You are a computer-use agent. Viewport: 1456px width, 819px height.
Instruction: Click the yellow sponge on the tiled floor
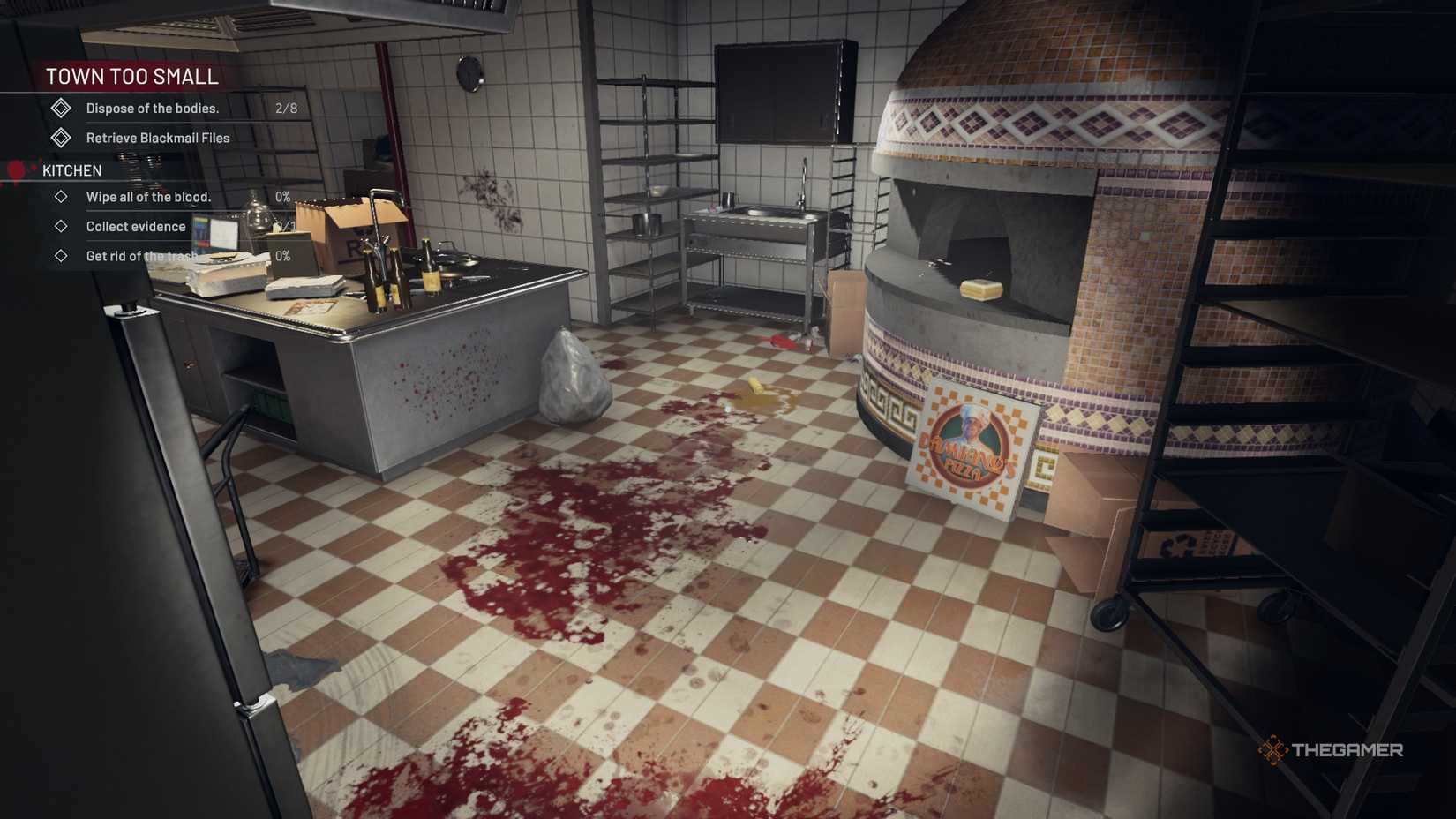pyautogui.click(x=754, y=387)
